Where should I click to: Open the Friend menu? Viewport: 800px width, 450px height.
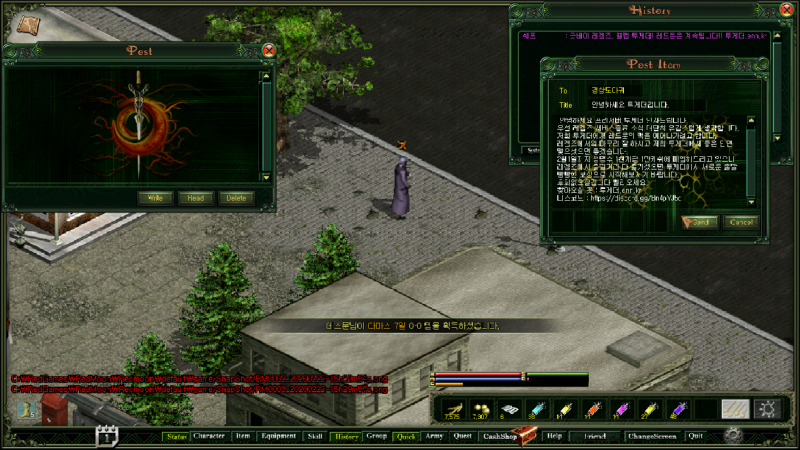[x=596, y=436]
